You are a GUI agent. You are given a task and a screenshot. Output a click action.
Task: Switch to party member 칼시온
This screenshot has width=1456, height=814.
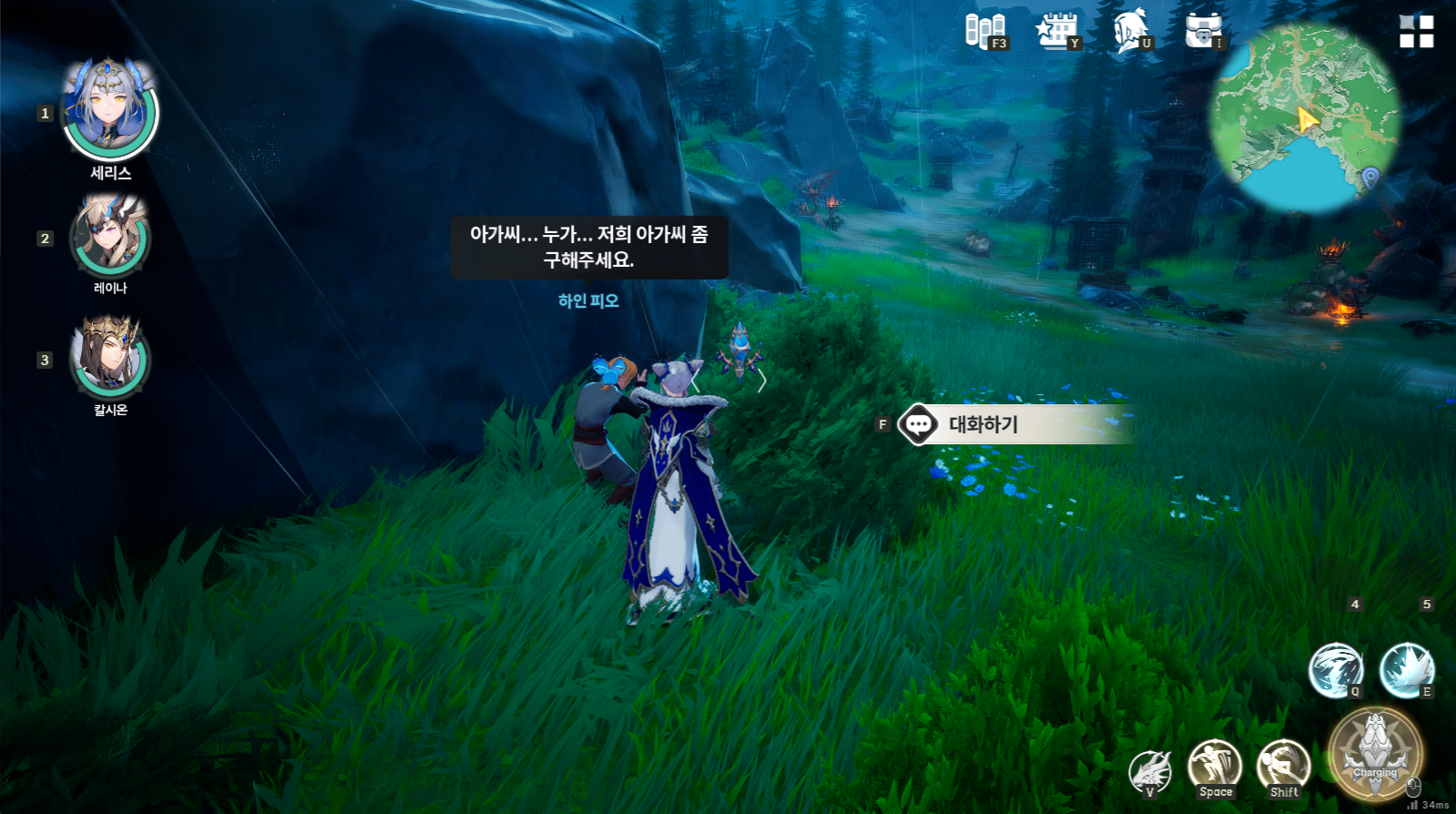point(110,357)
